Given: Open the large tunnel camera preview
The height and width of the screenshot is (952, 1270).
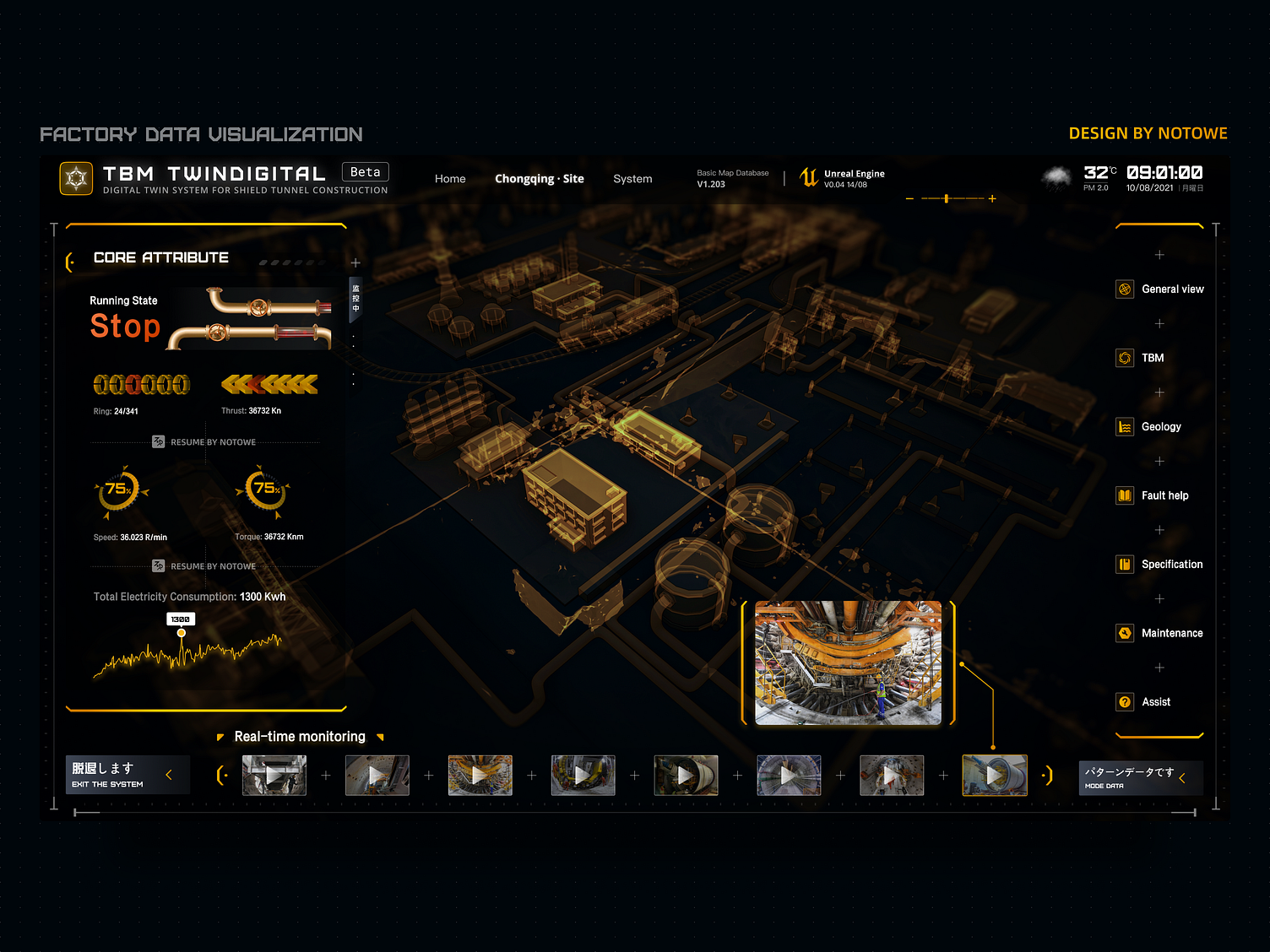Looking at the screenshot, I should coord(848,663).
